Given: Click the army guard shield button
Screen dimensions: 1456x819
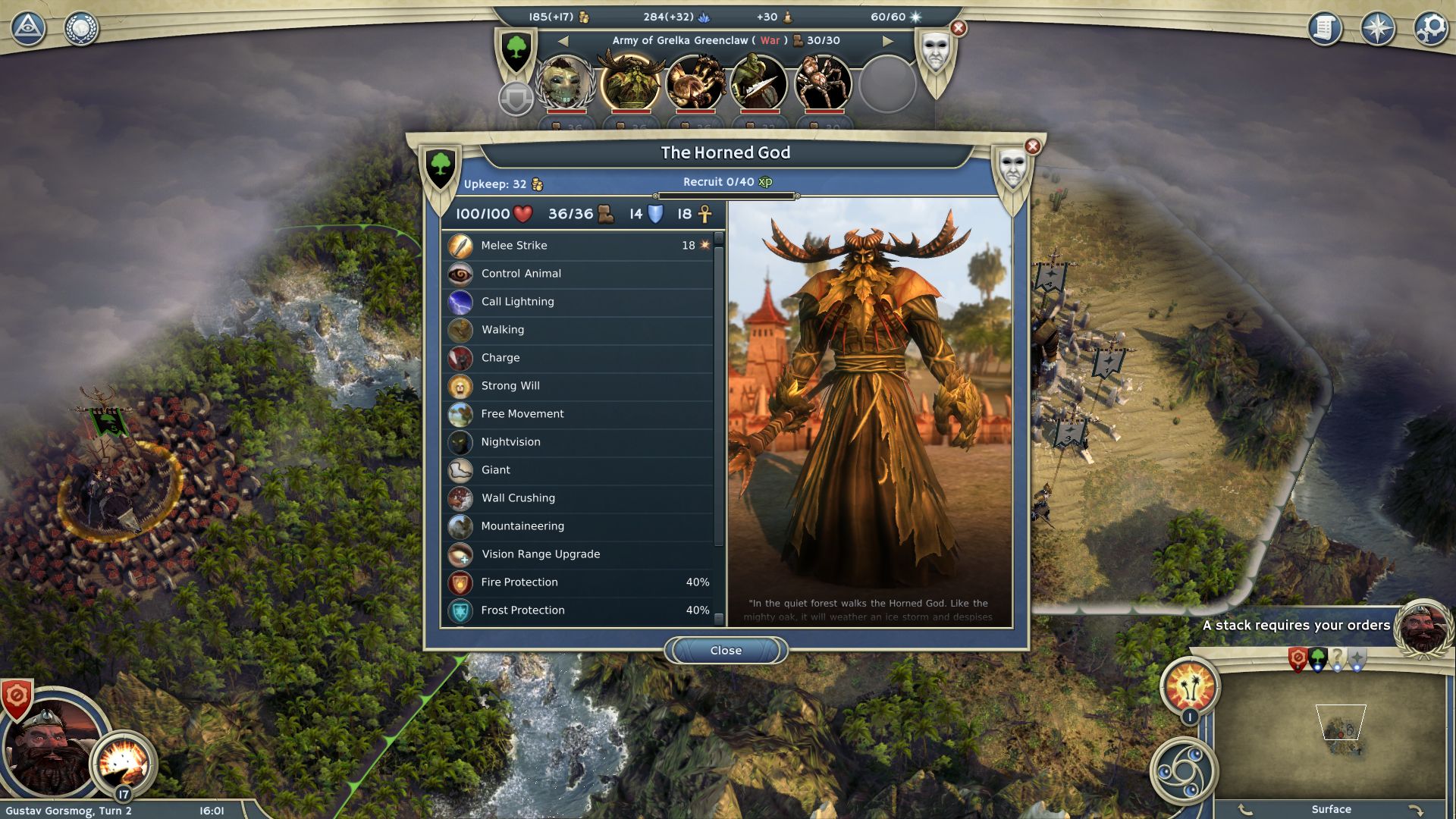Looking at the screenshot, I should coord(516,99).
